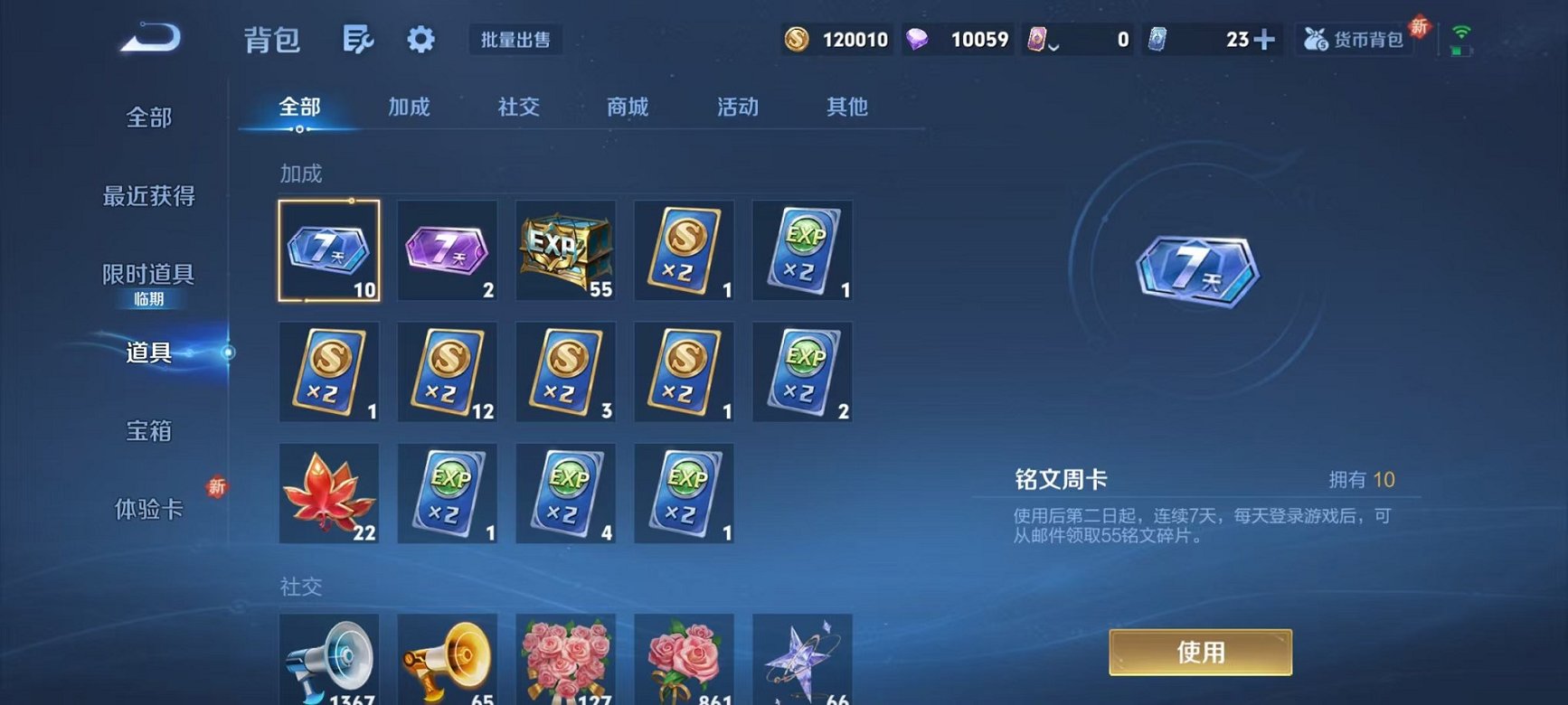Select the gold megaphone social item
1568x705 pixels.
pos(447,658)
